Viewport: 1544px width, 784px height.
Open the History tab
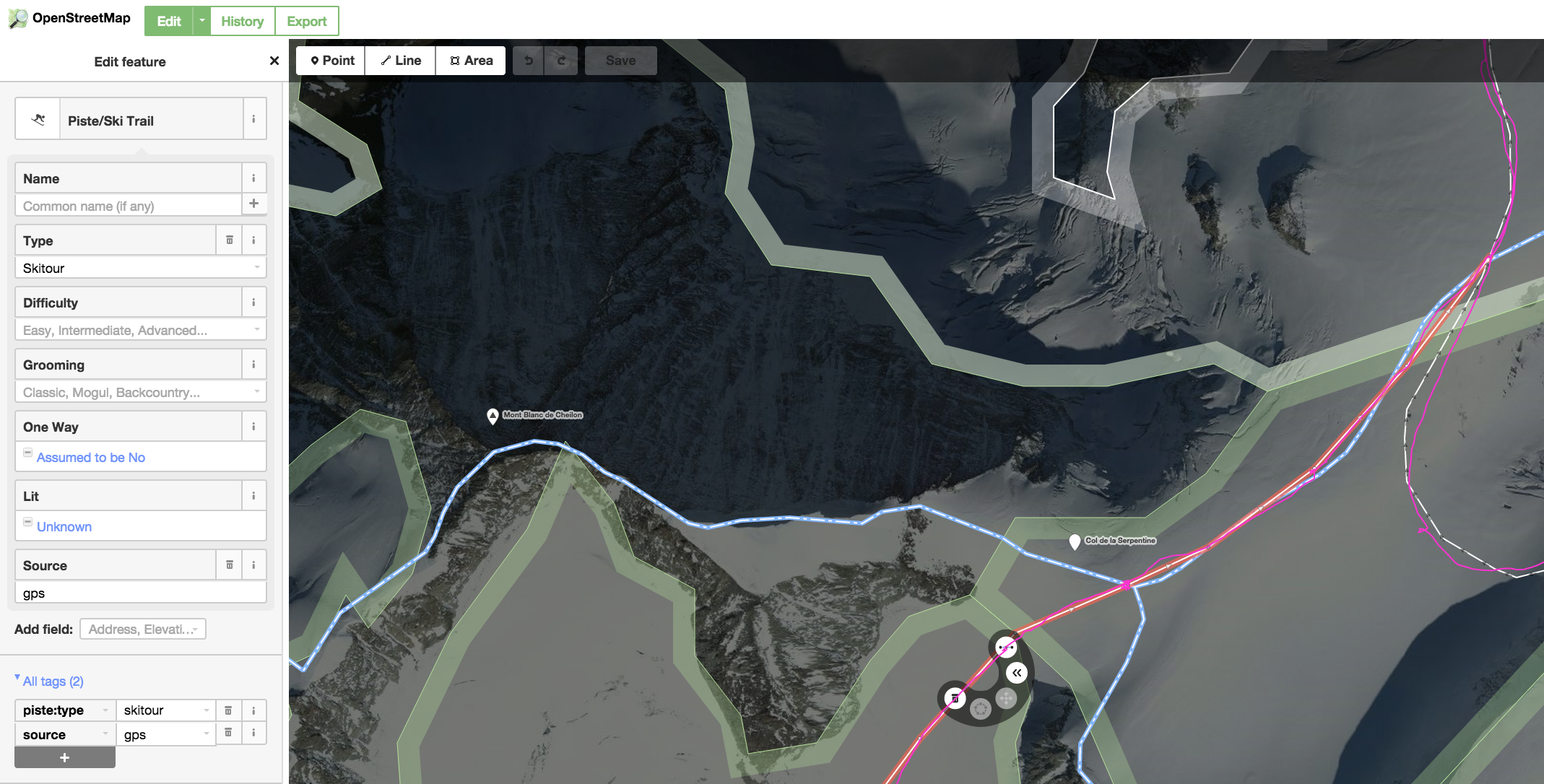tap(242, 21)
